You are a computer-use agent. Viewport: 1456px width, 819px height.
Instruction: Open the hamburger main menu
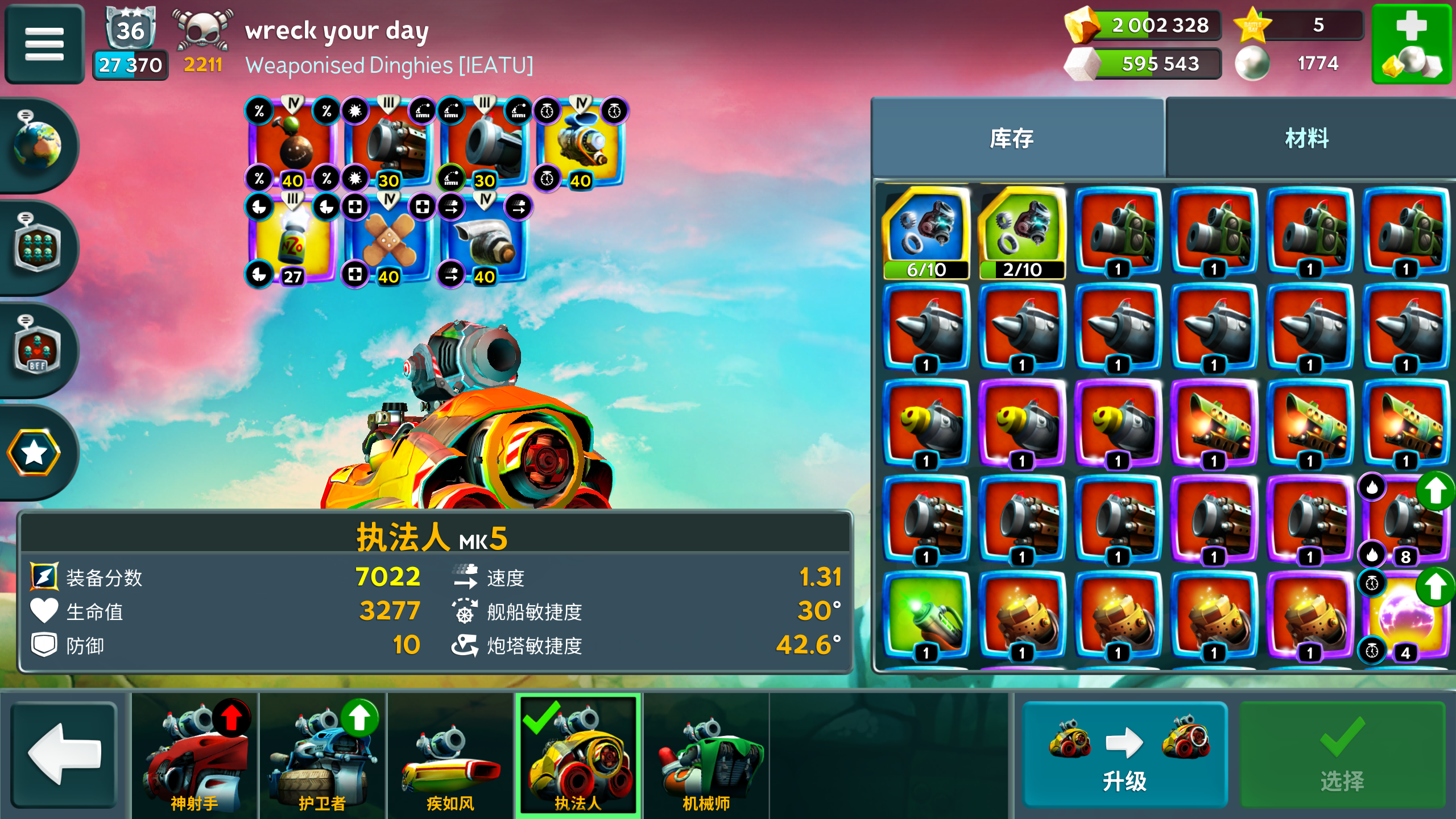tap(44, 44)
